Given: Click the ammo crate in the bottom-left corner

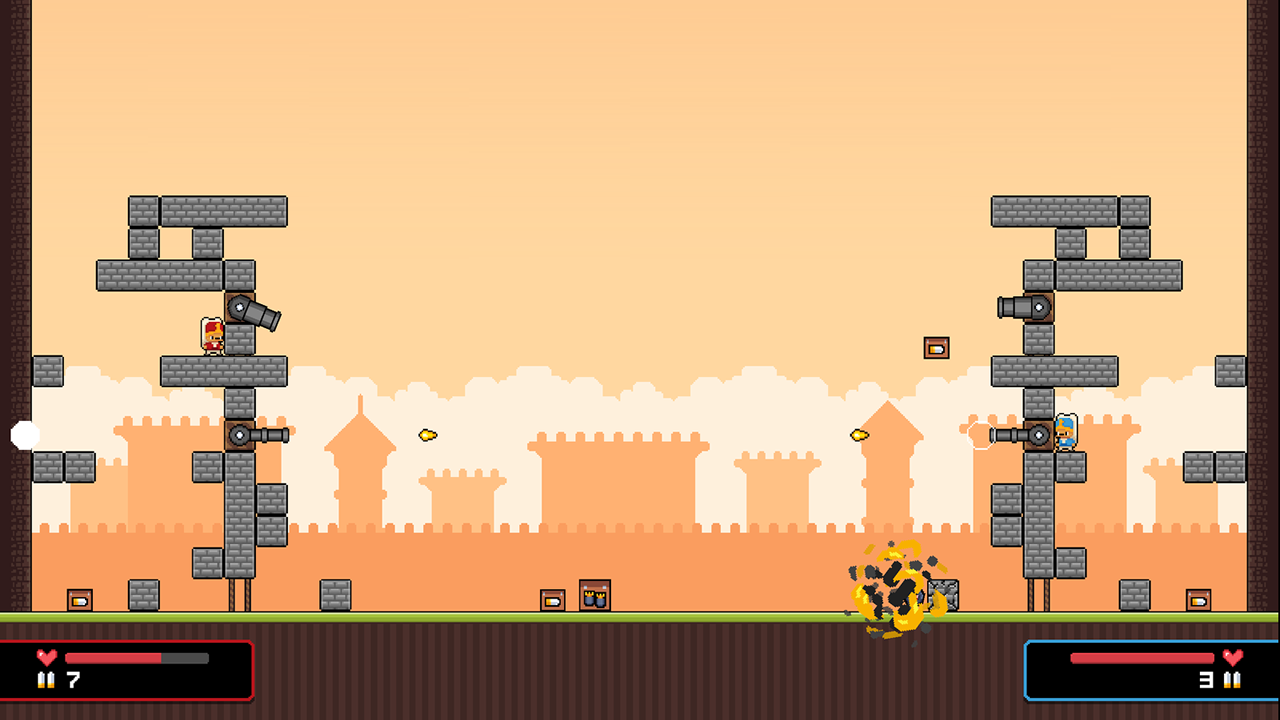Looking at the screenshot, I should (x=78, y=602).
